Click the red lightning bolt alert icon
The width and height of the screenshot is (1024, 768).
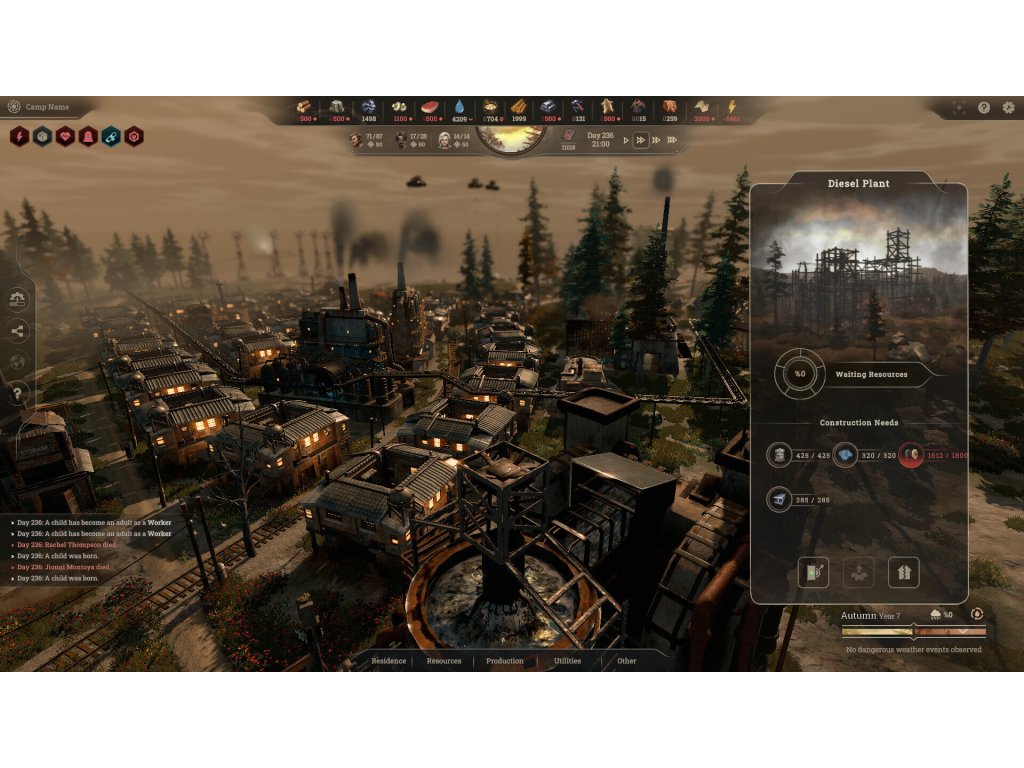pyautogui.click(x=19, y=136)
